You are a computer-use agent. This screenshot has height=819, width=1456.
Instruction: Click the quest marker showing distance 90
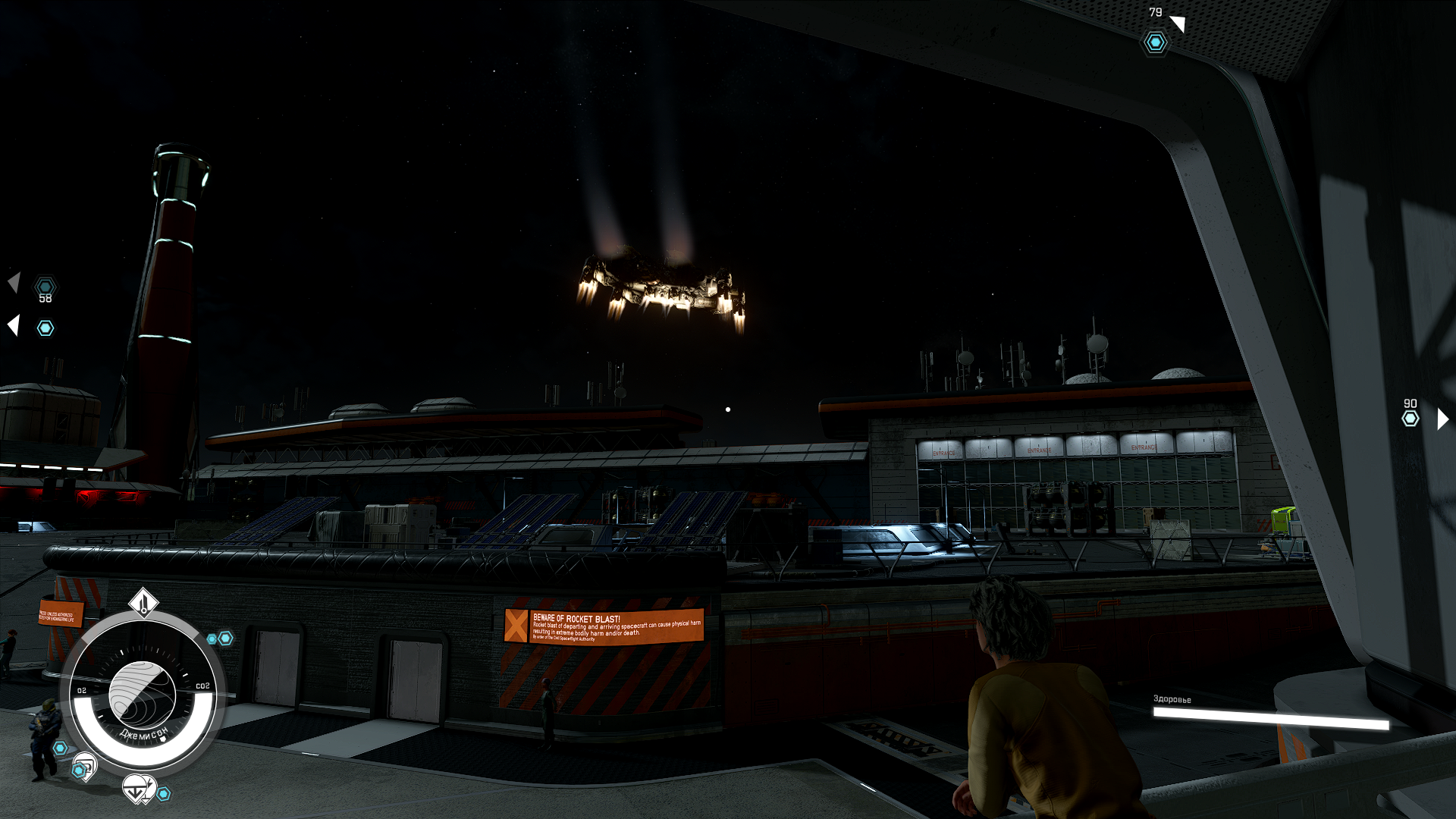(1410, 419)
